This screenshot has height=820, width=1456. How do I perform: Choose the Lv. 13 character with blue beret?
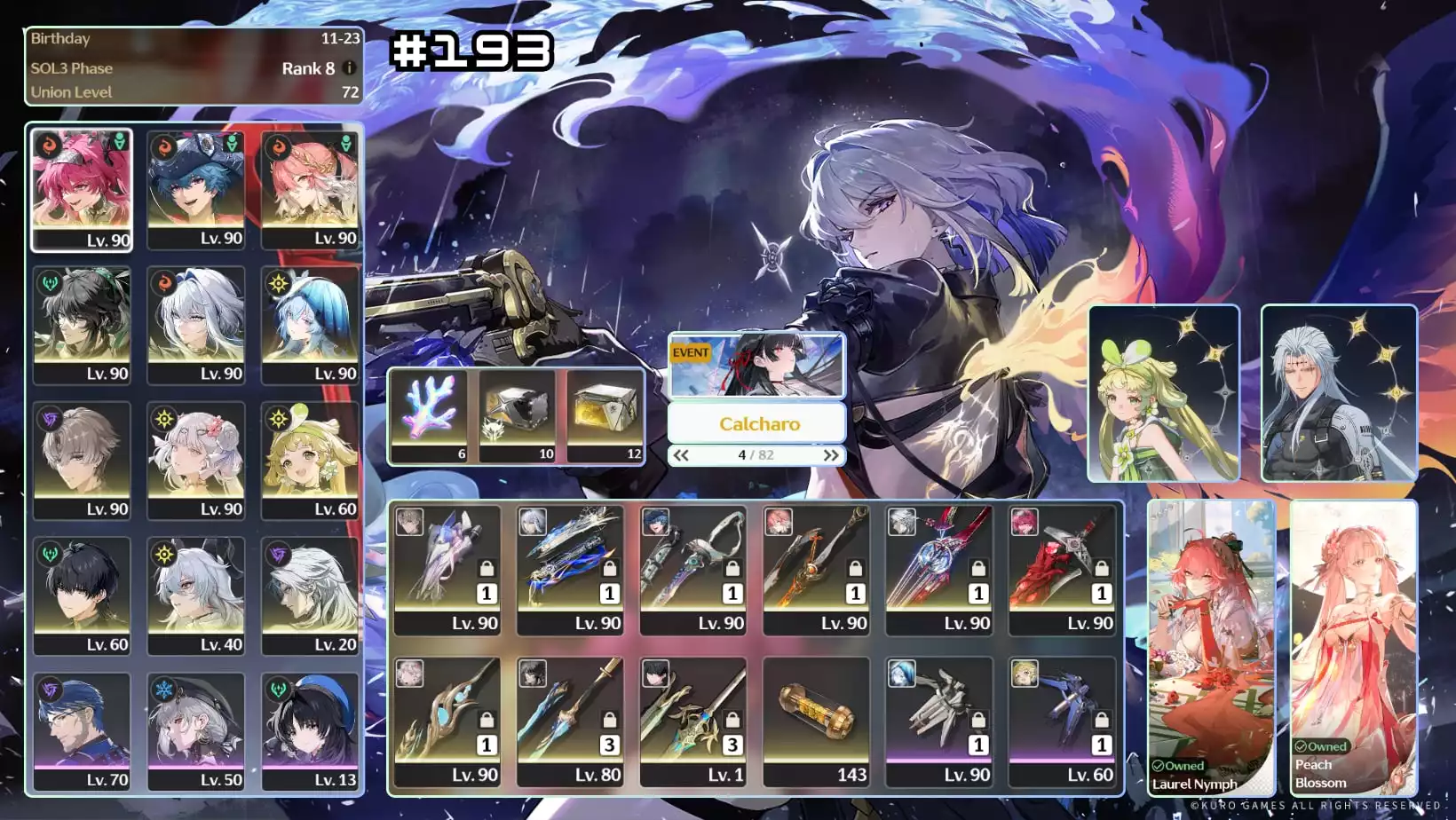pos(310,730)
